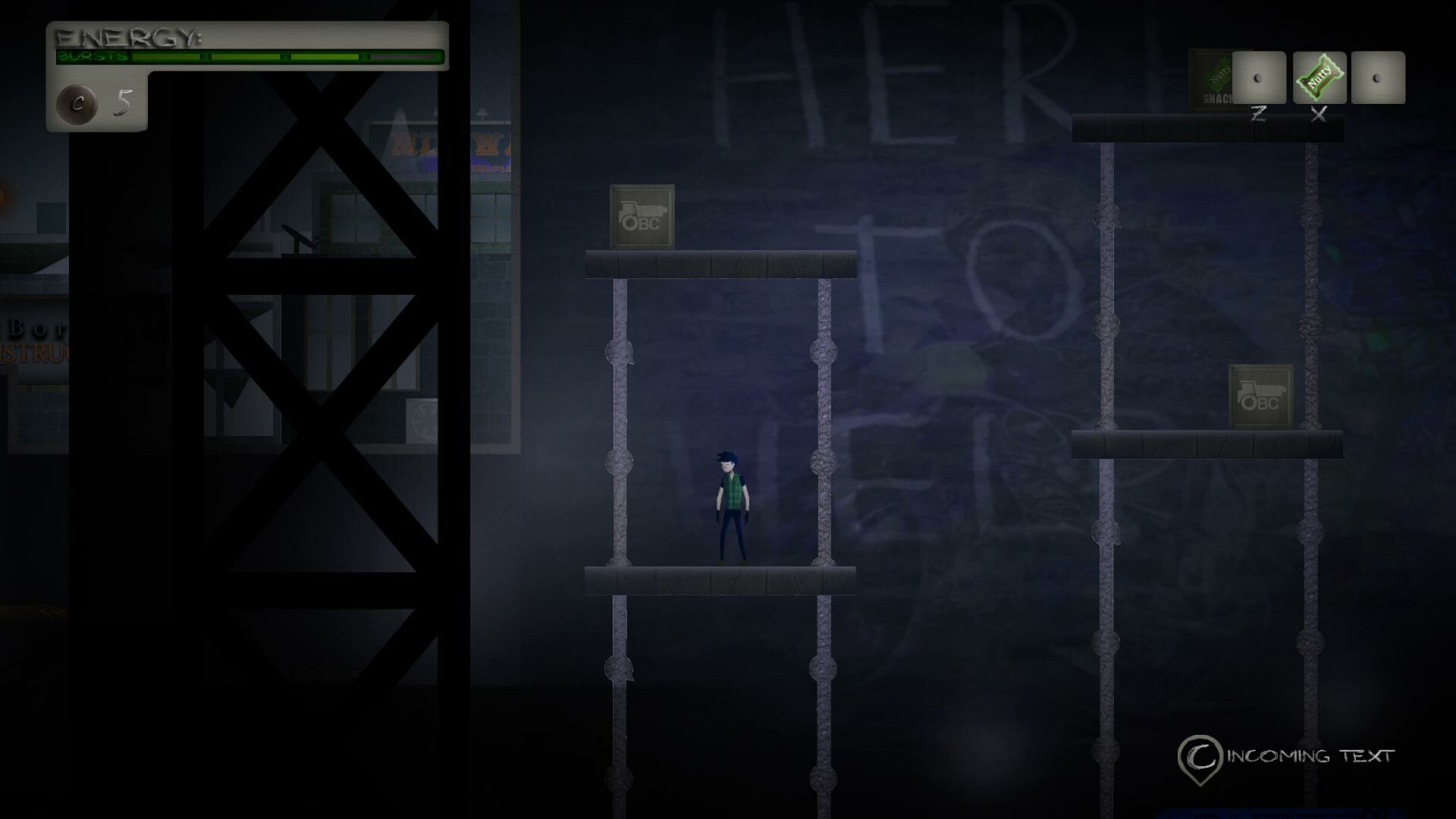Screen dimensions: 1456x819
Task: Click the coin counter icon showing 5
Action: pyautogui.click(x=78, y=105)
